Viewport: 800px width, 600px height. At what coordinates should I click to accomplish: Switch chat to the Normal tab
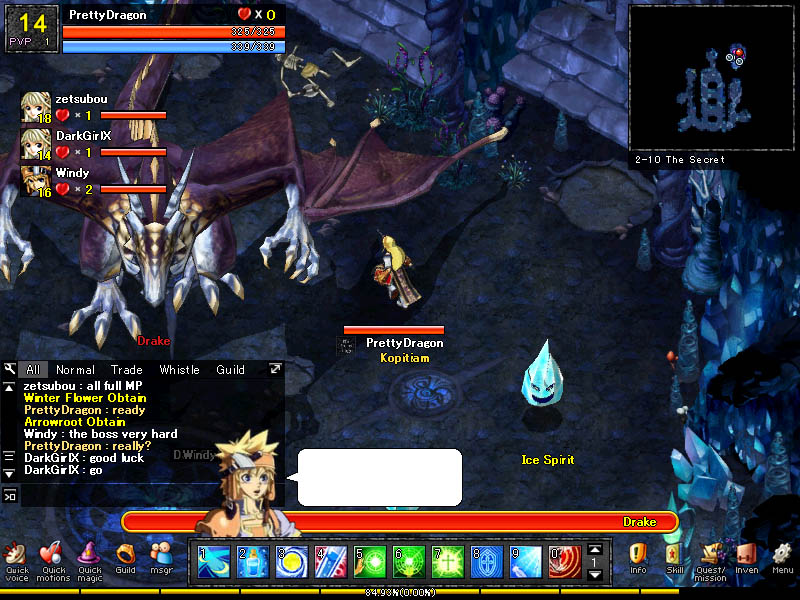[x=76, y=370]
